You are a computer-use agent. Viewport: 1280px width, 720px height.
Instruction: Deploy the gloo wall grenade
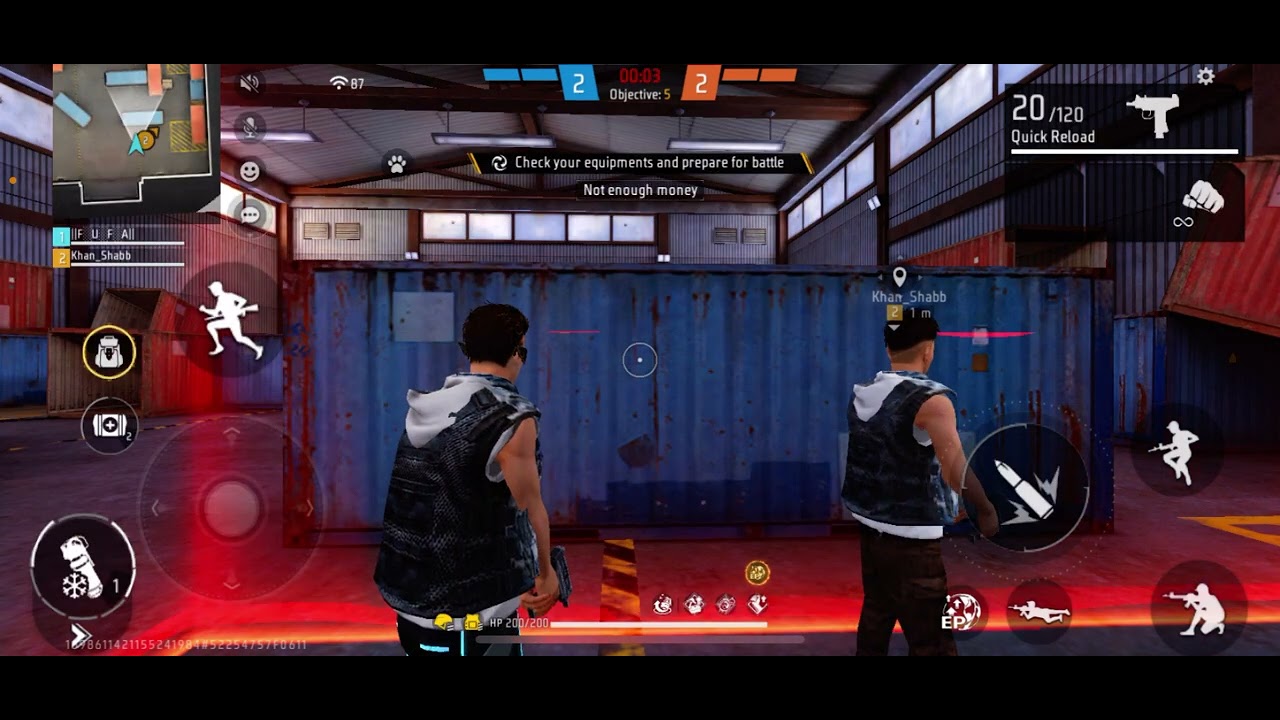[82, 570]
